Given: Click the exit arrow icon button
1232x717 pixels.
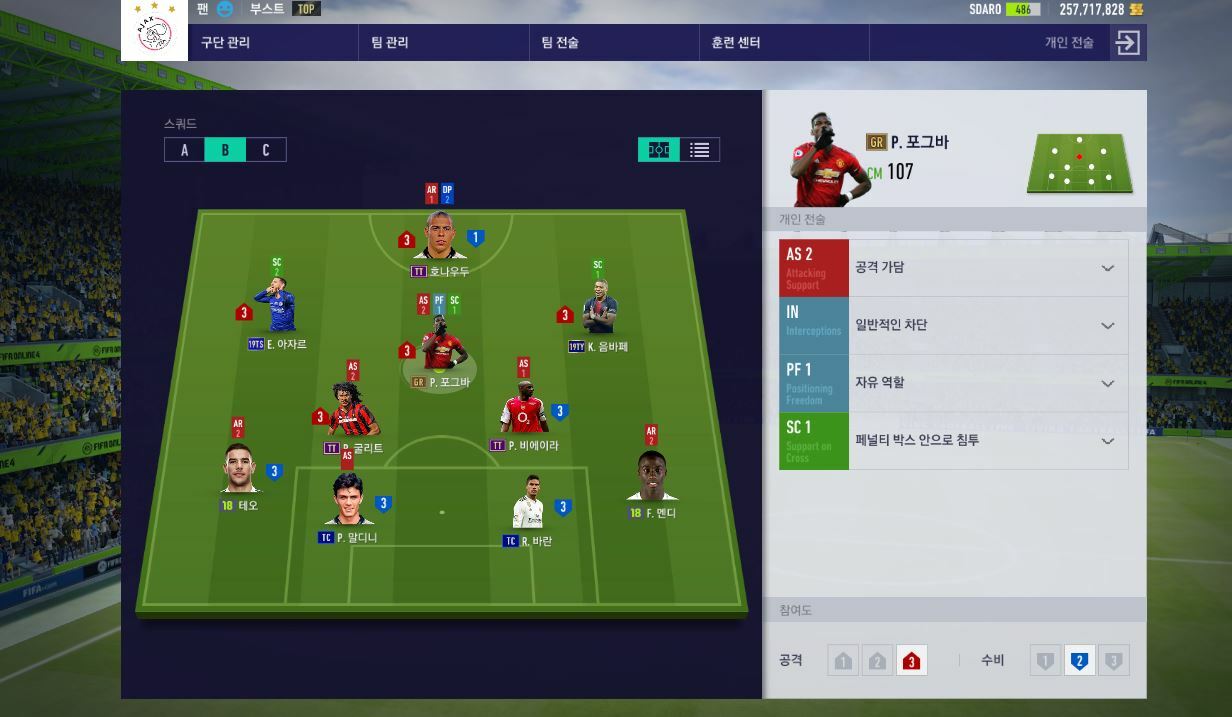Looking at the screenshot, I should (1128, 42).
